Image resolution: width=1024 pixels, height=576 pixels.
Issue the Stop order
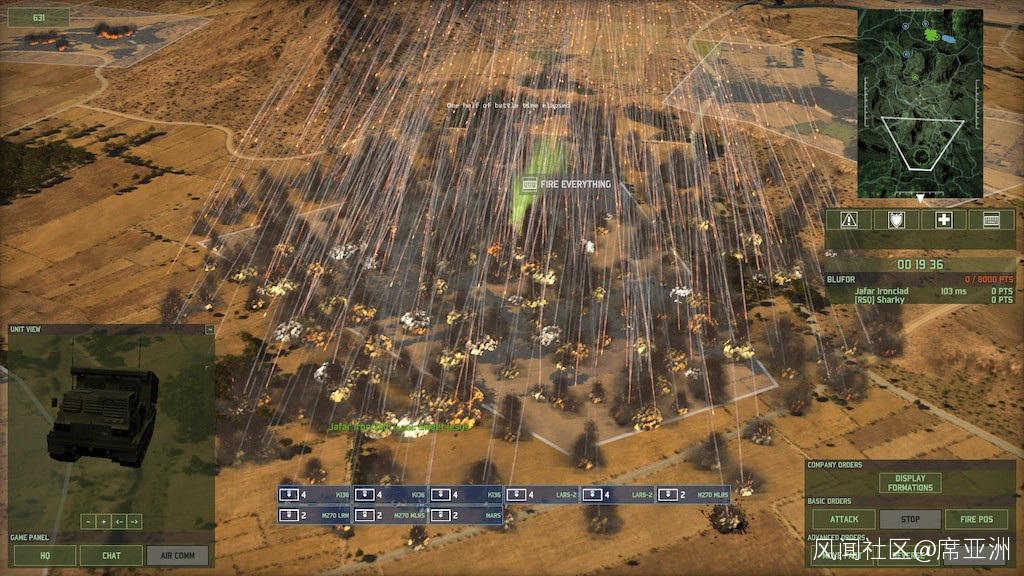tap(910, 520)
